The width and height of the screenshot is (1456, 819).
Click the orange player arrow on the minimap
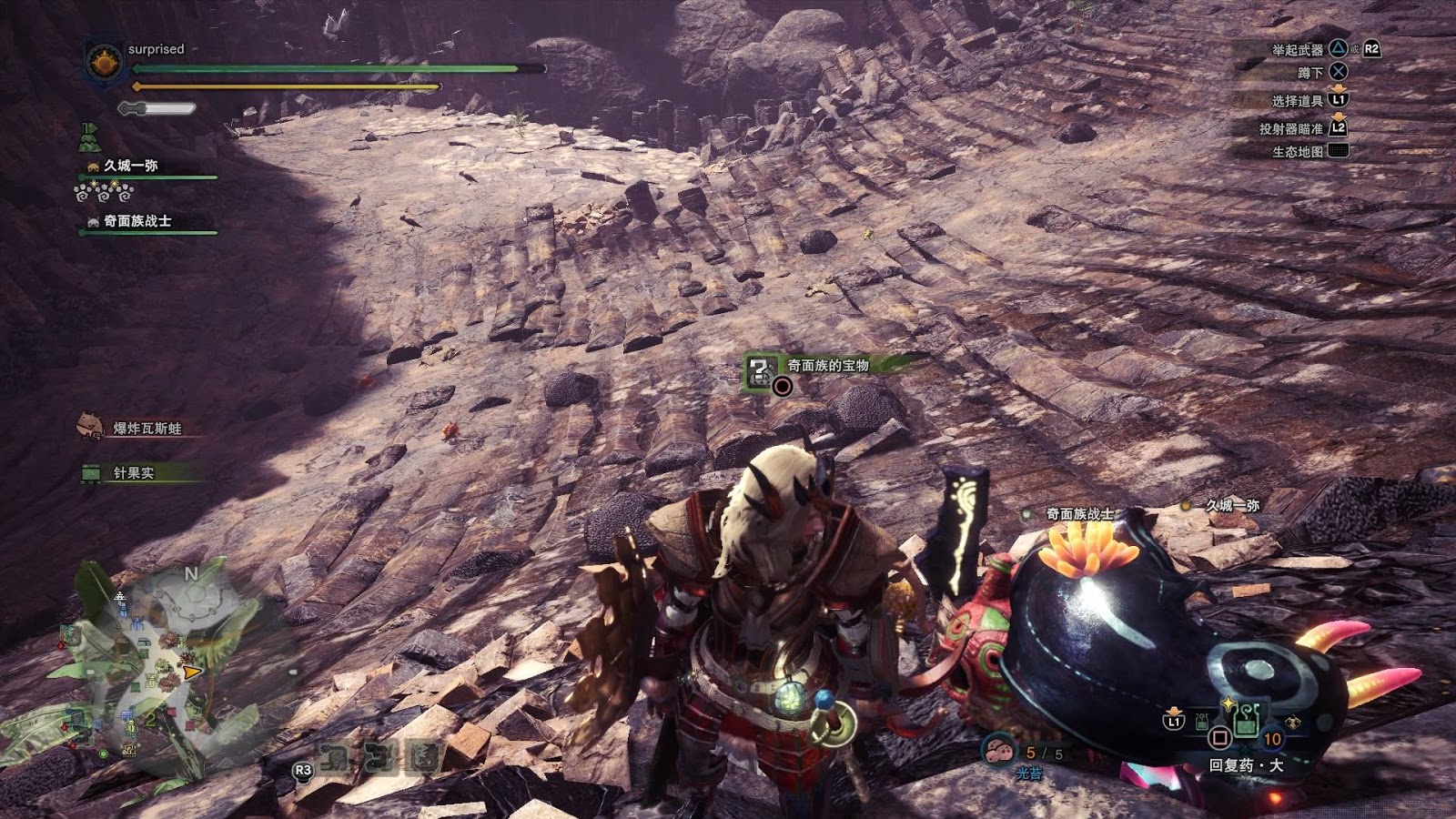point(191,672)
